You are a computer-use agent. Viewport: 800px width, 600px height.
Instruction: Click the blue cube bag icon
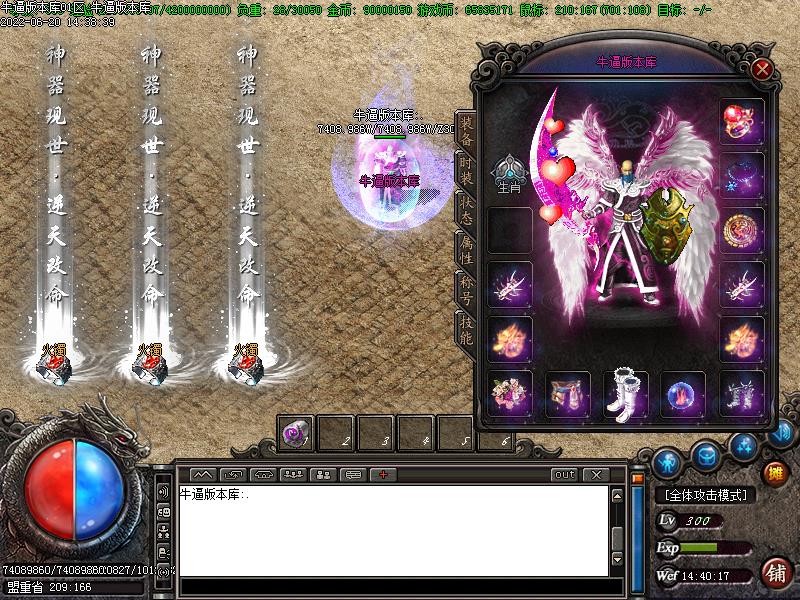tap(706, 455)
